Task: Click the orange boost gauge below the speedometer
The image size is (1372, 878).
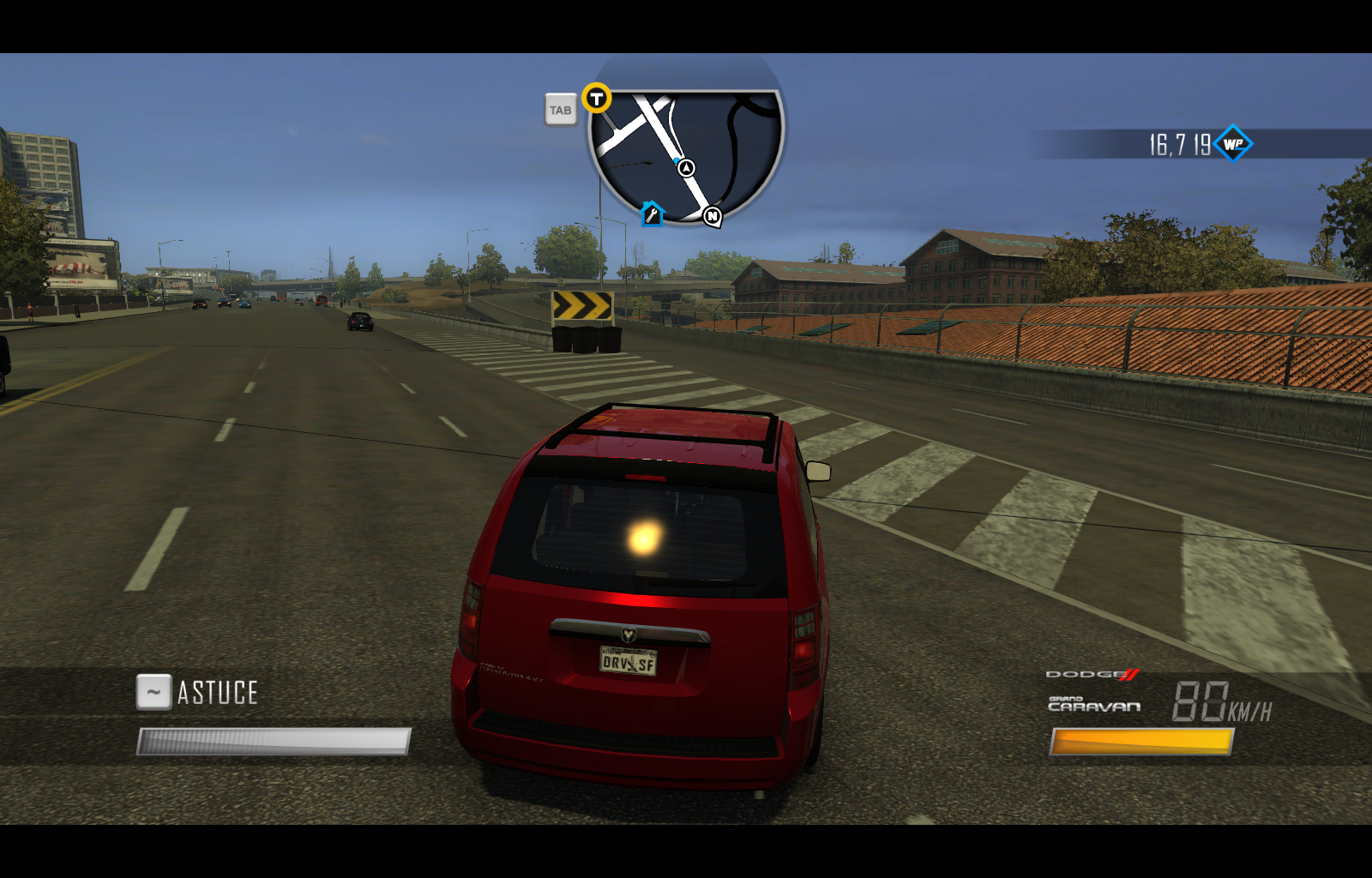Action: point(1140,741)
